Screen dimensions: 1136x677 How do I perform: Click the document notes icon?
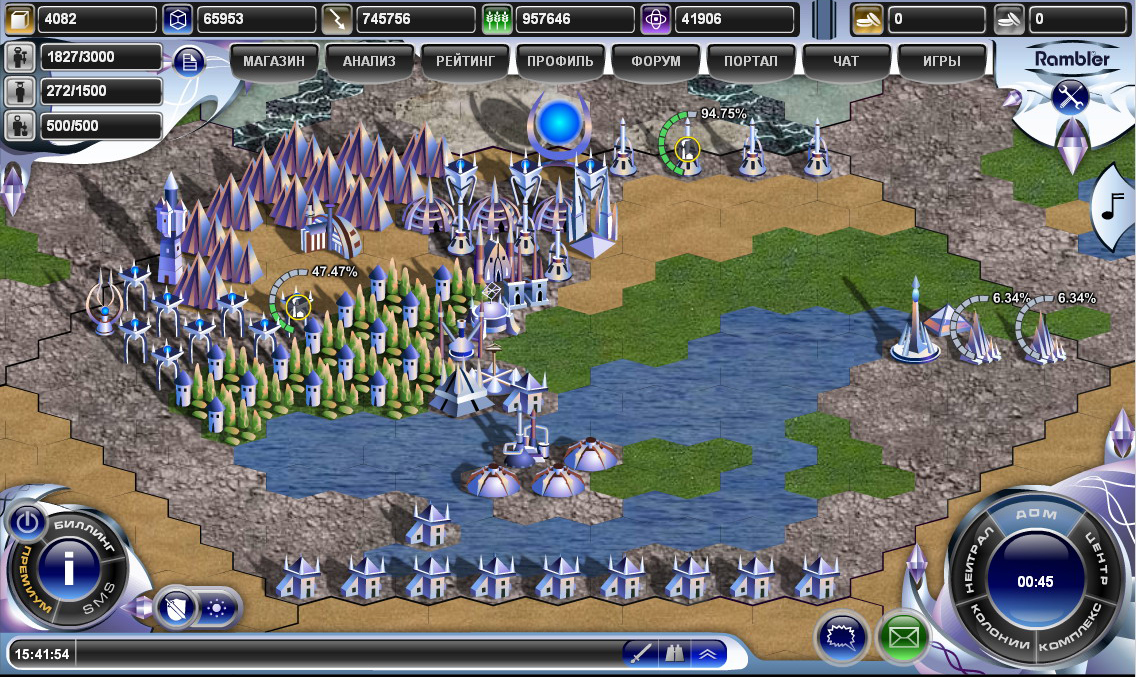click(x=189, y=62)
